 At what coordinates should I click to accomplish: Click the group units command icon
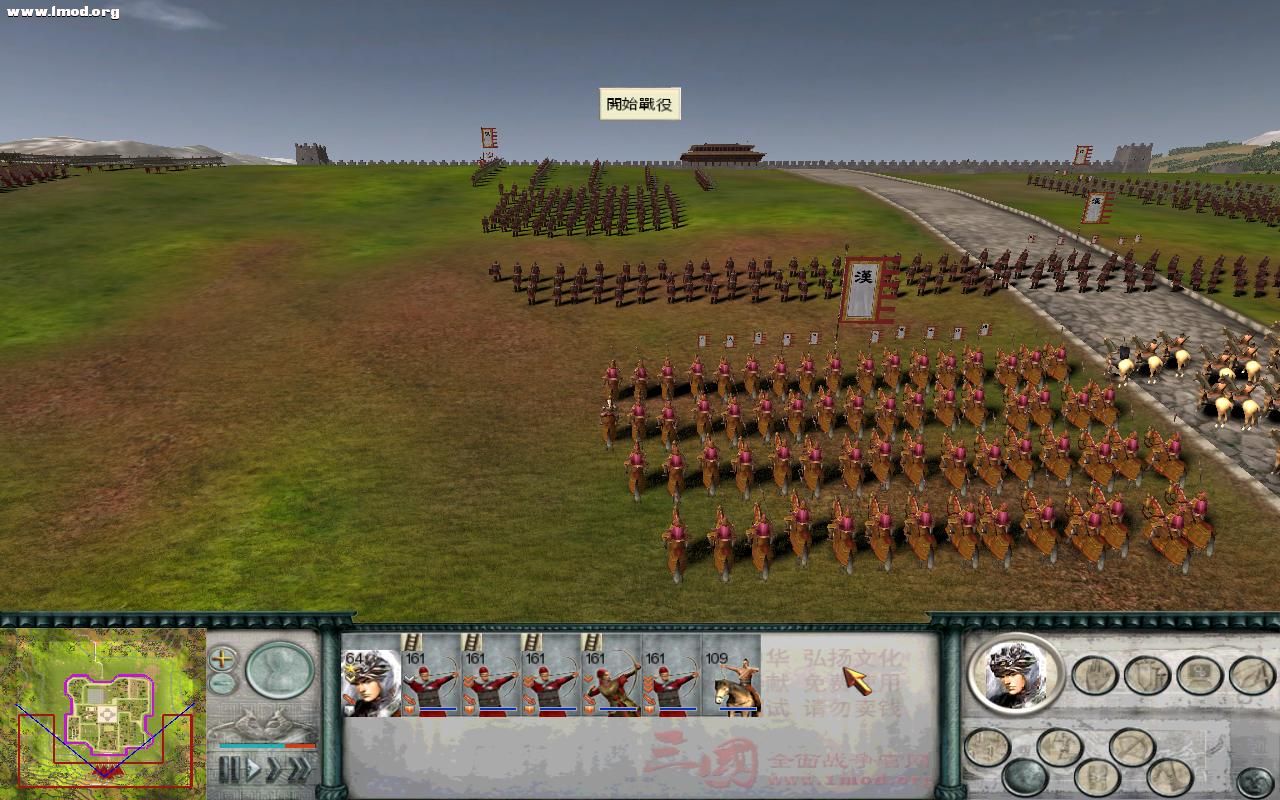pos(1199,674)
